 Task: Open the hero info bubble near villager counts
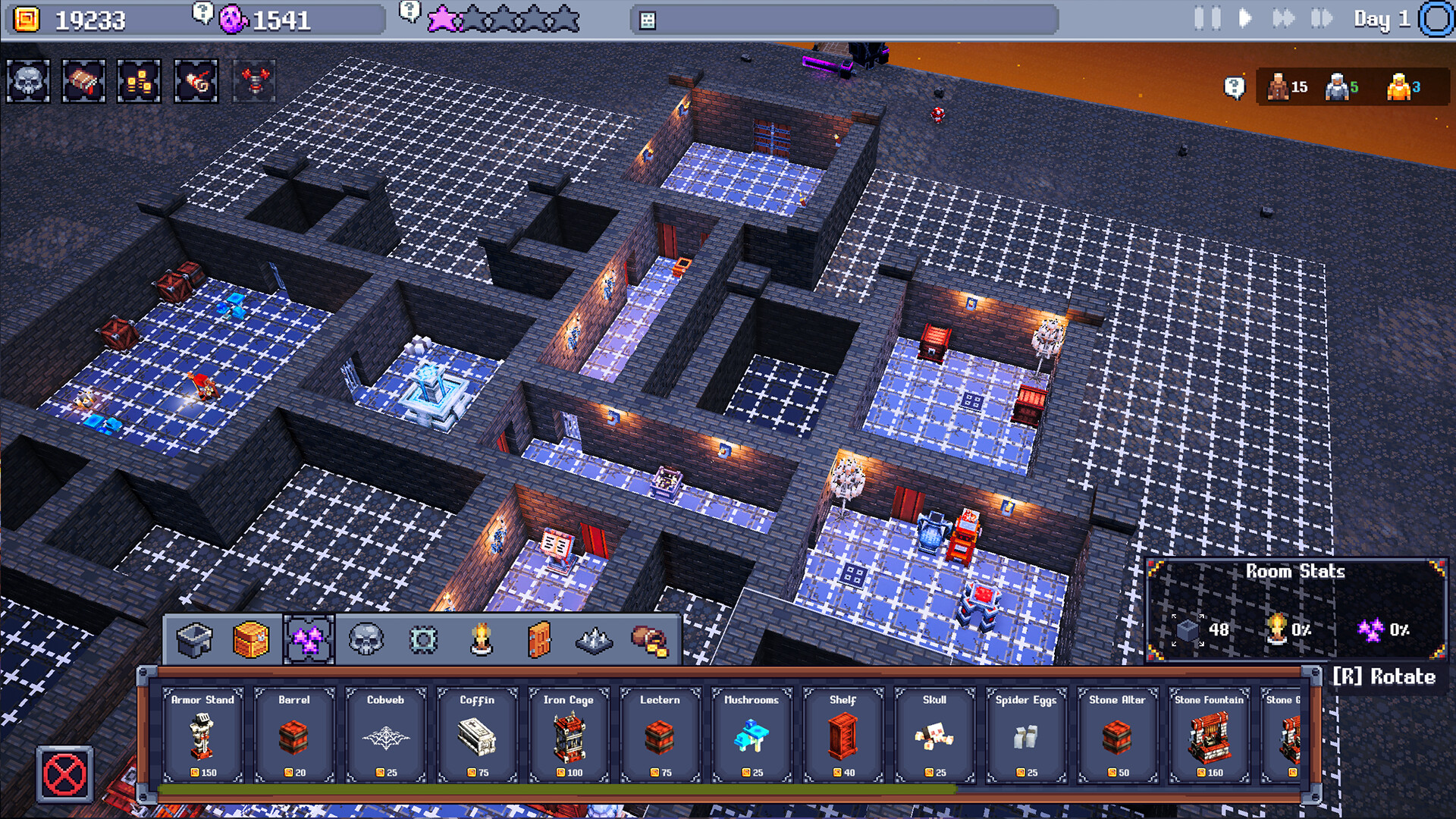click(x=1234, y=87)
